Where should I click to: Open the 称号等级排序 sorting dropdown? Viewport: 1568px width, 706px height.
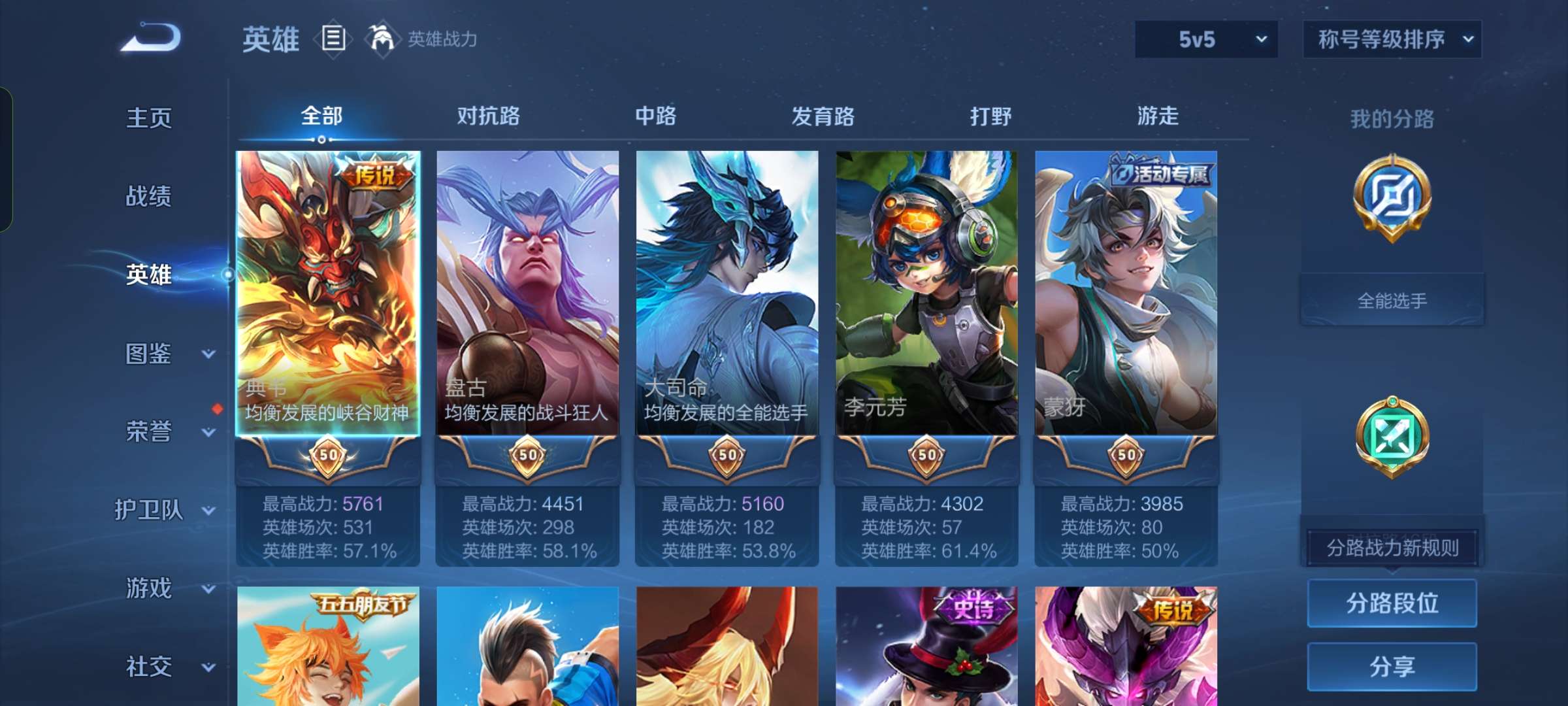[x=1392, y=39]
